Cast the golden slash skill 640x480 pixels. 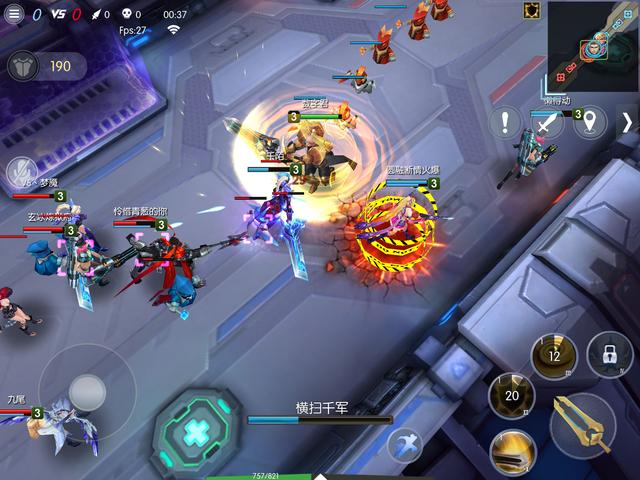pos(512,452)
